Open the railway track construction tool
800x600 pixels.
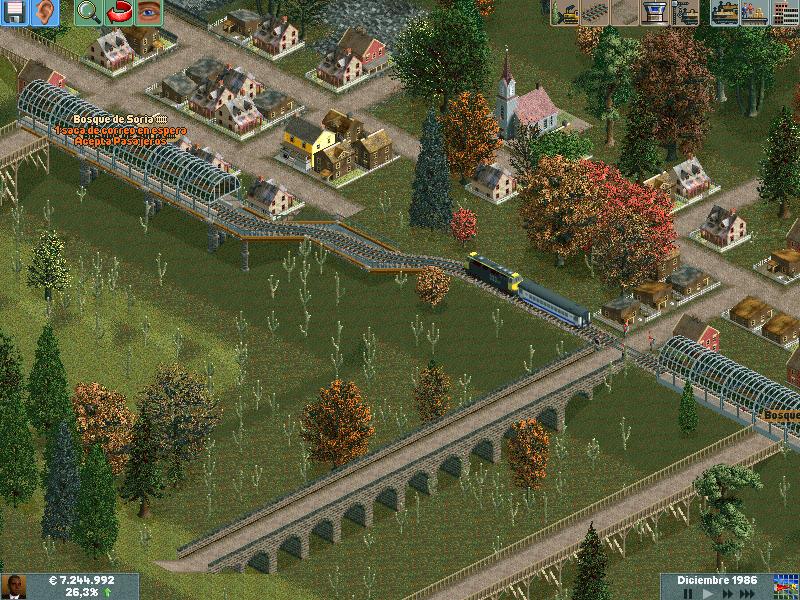595,13
